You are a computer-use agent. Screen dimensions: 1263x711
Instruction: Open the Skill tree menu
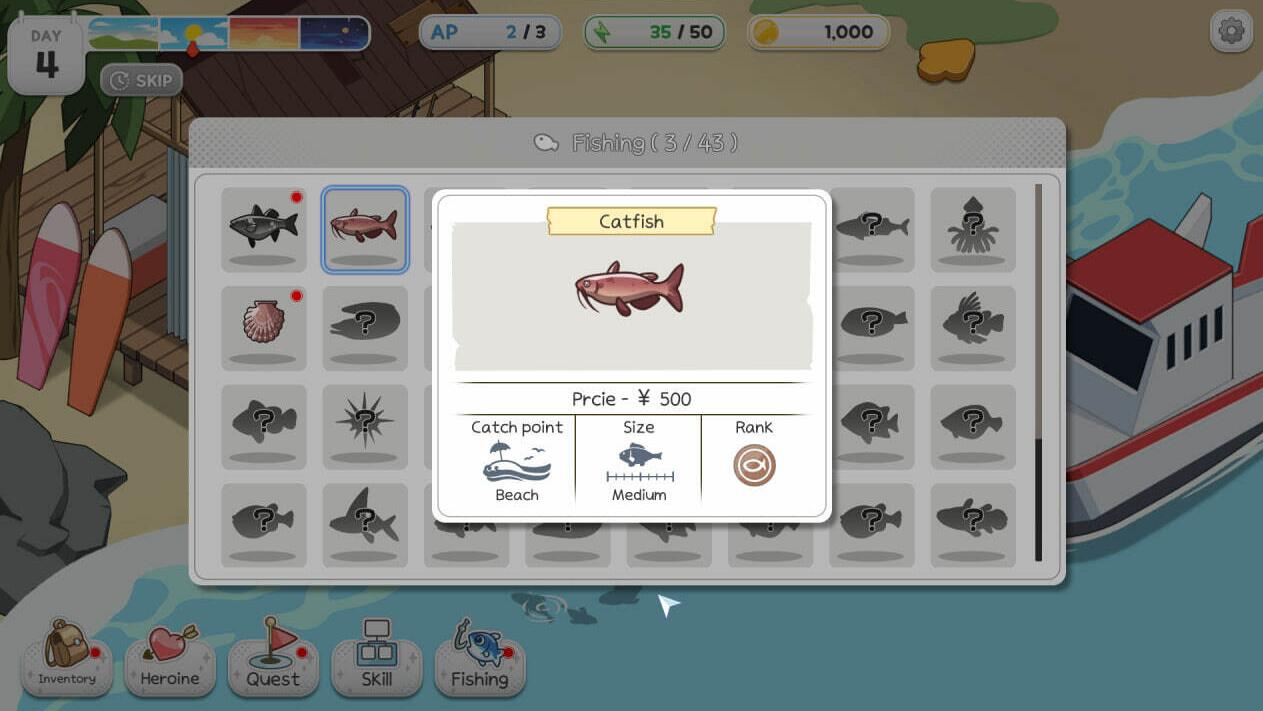[x=376, y=656]
